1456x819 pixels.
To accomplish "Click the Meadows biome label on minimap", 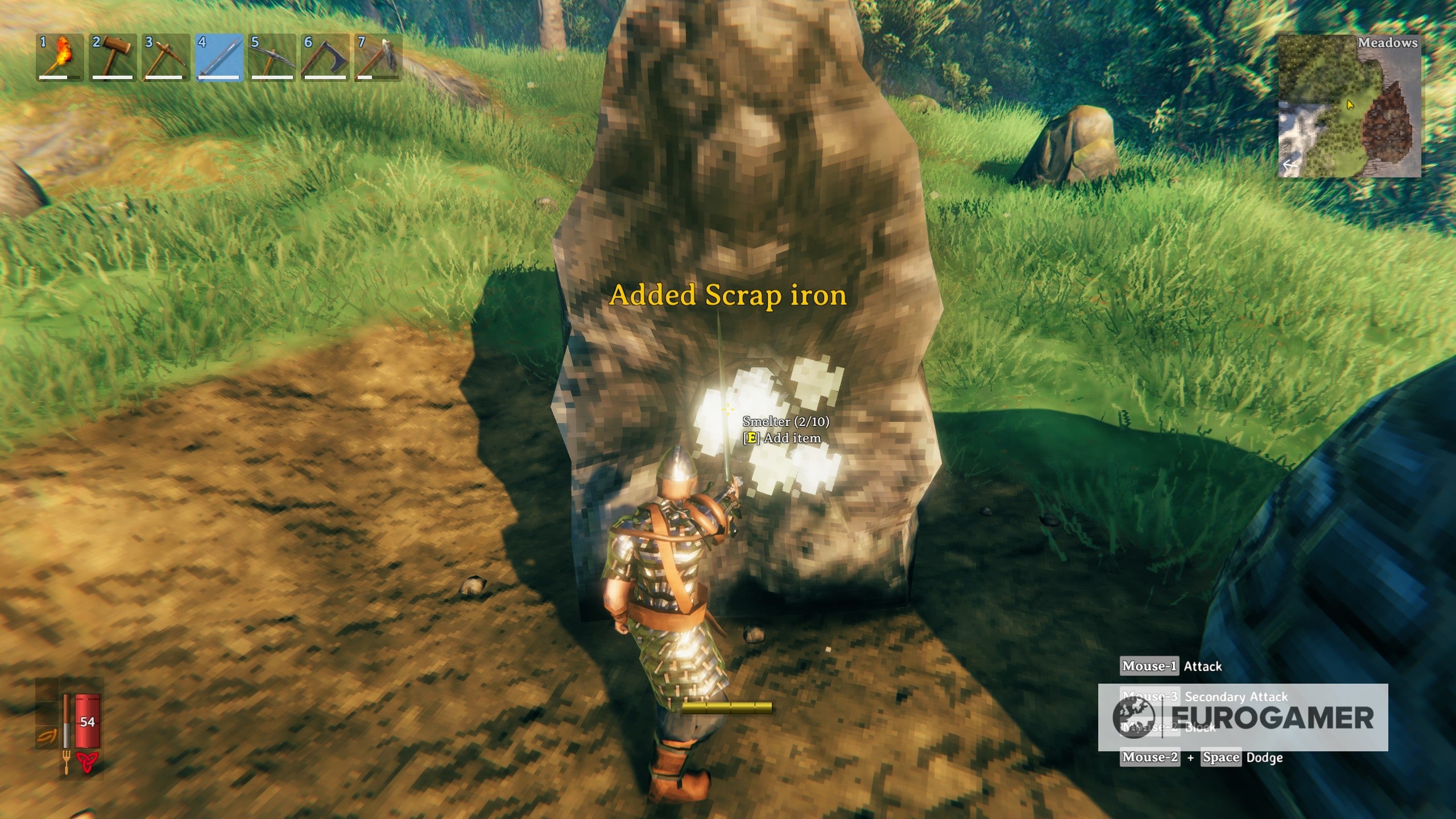I will [1388, 43].
